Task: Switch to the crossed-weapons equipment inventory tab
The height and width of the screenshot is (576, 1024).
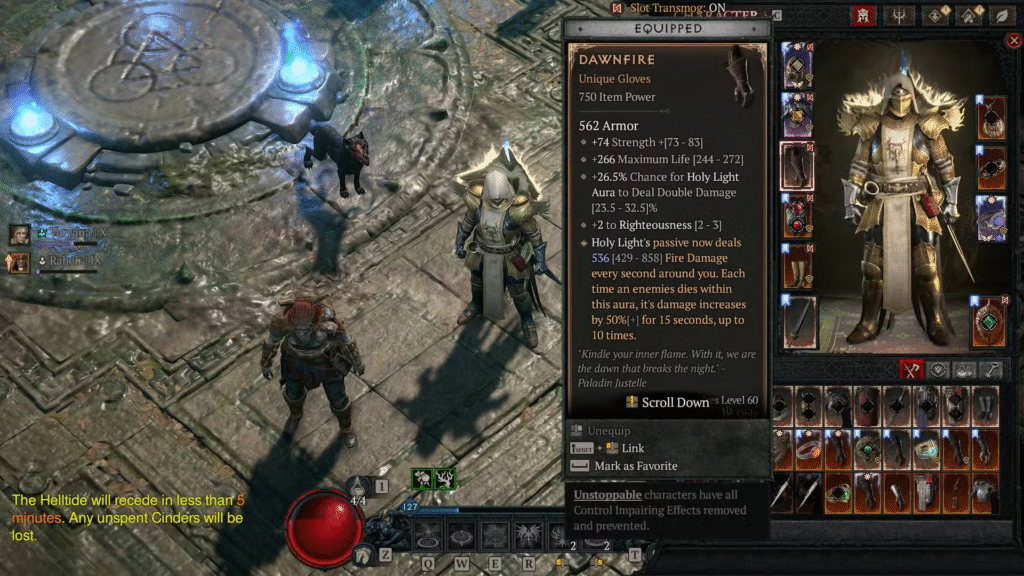Action: tap(911, 370)
